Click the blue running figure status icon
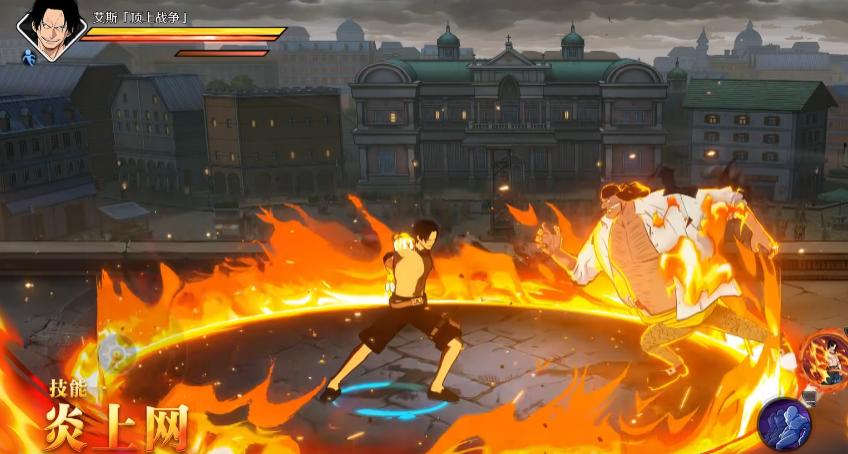This screenshot has height=454, width=848. (29, 60)
